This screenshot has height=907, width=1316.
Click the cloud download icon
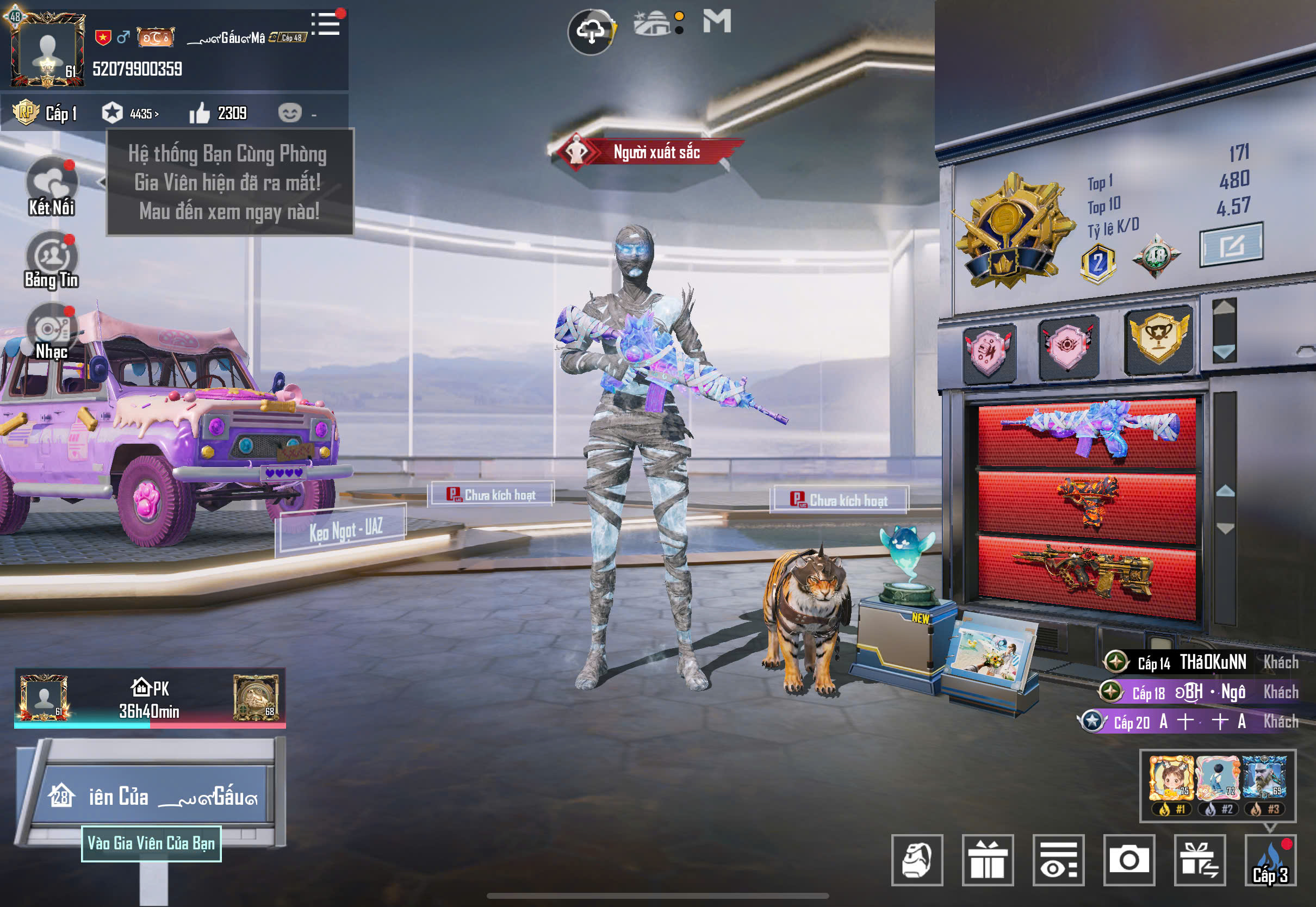(591, 31)
